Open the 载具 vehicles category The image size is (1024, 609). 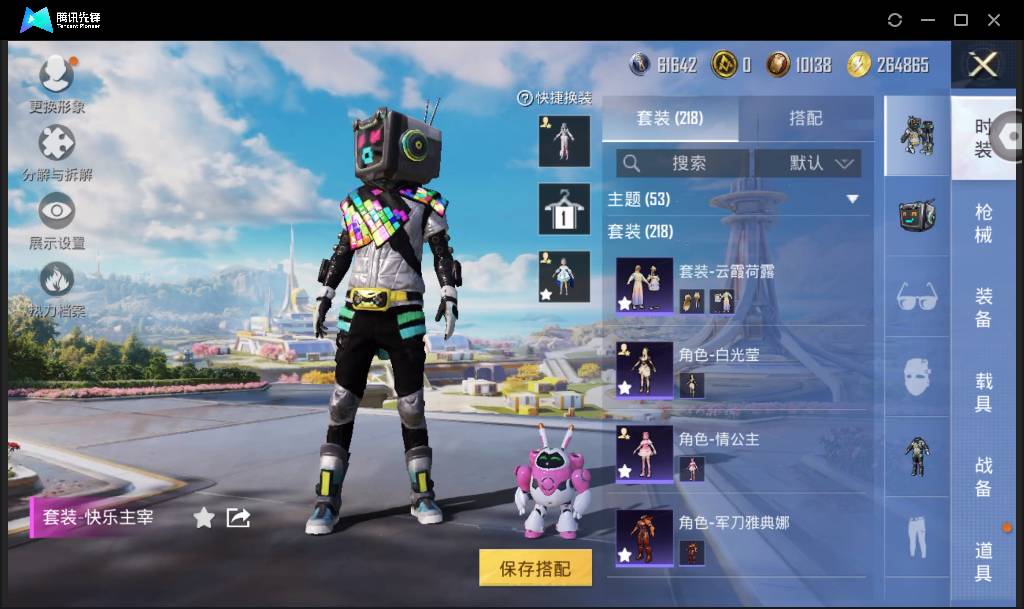click(984, 393)
